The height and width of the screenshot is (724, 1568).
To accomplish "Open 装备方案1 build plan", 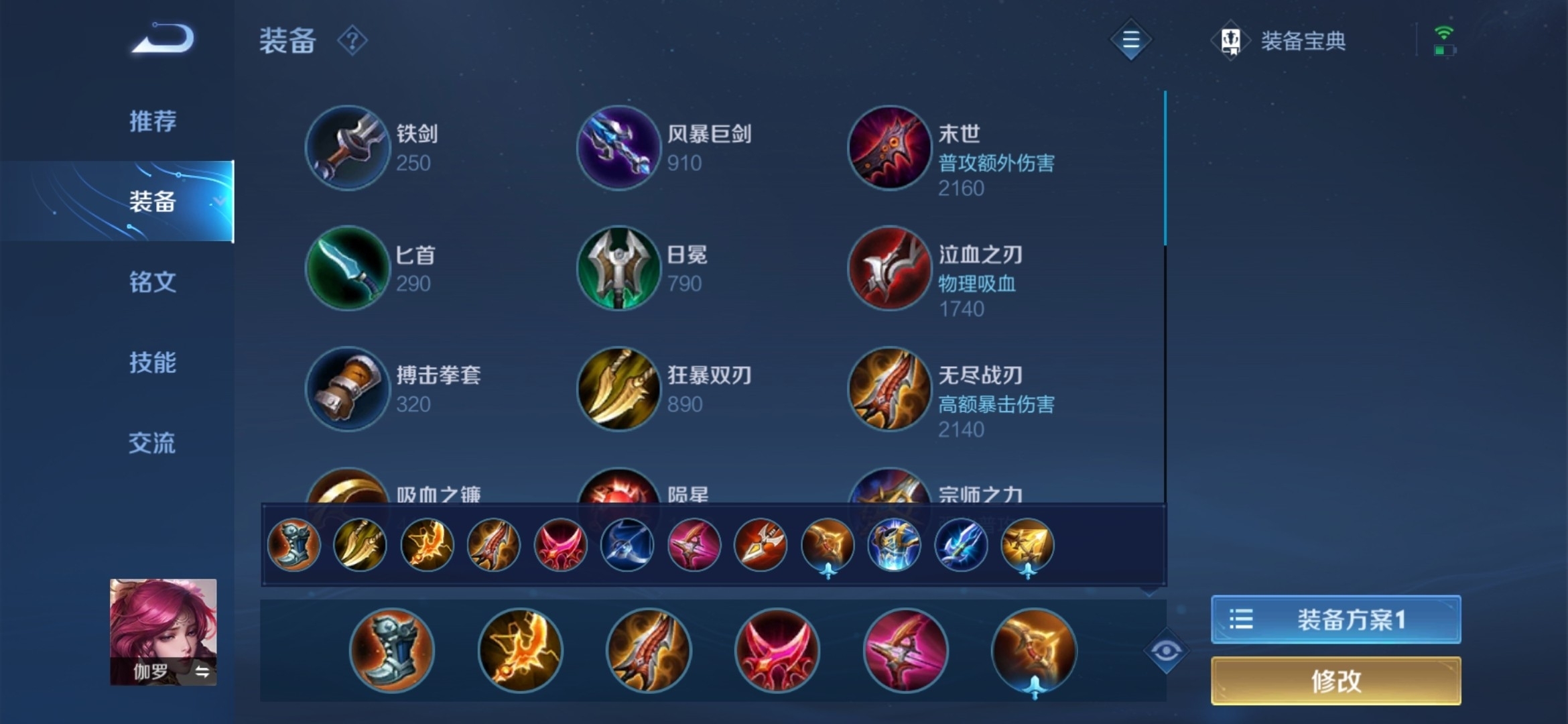I will click(x=1335, y=619).
